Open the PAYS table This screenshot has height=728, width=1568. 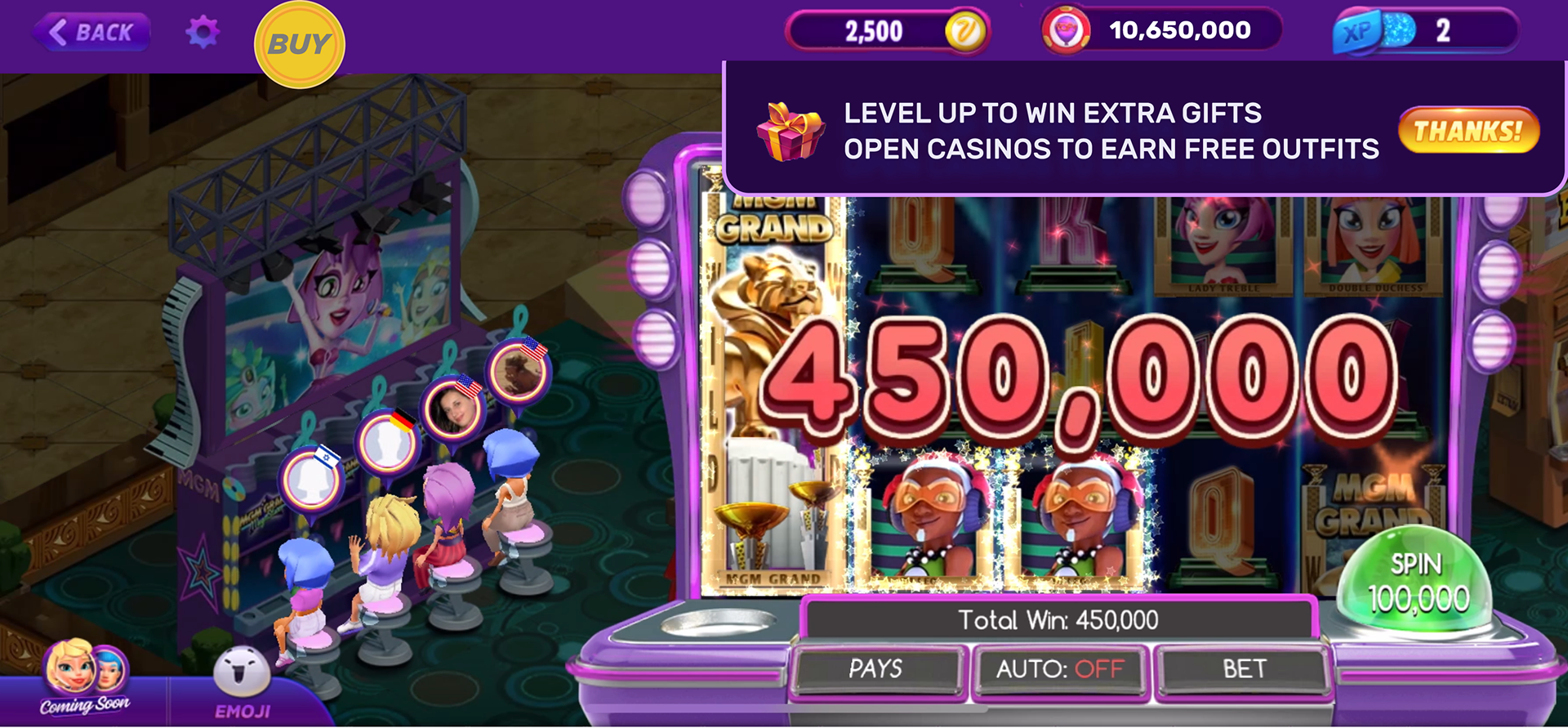coord(875,669)
